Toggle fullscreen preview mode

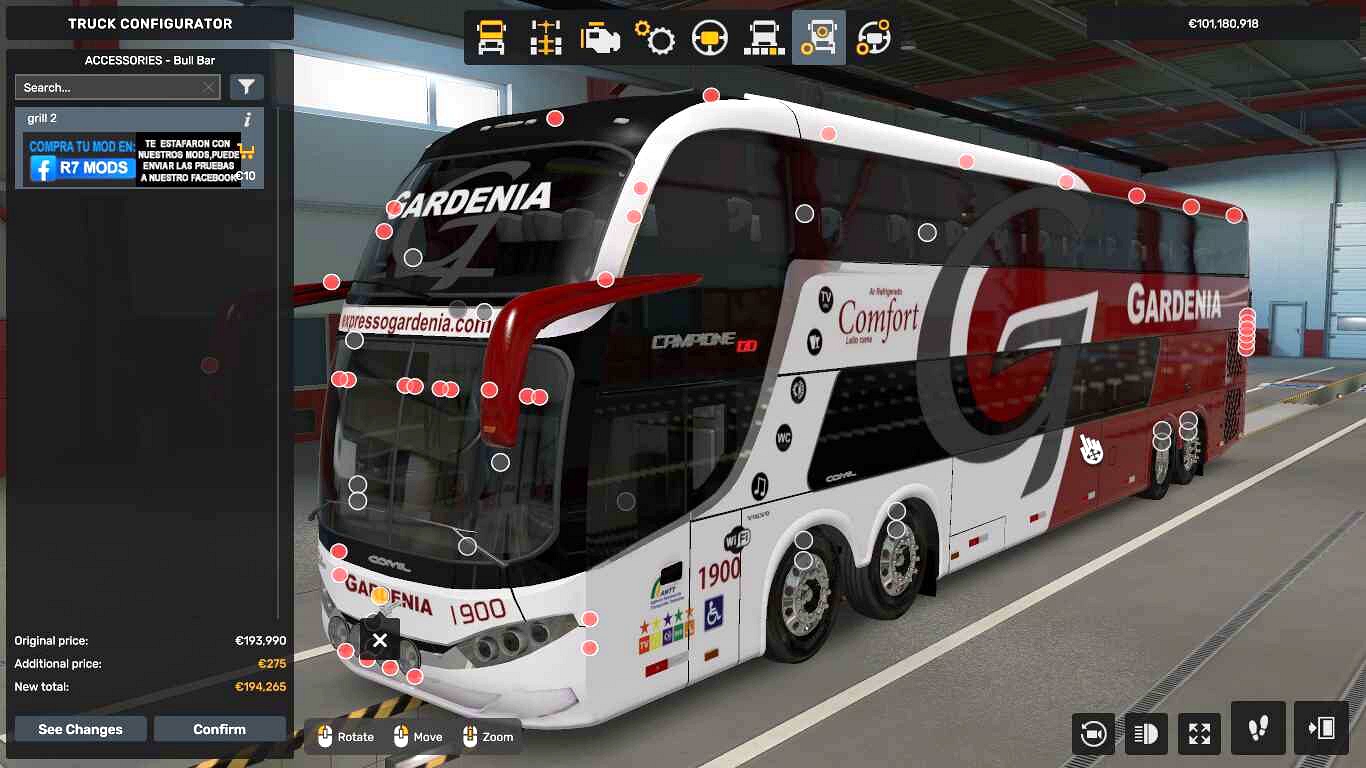point(1199,733)
